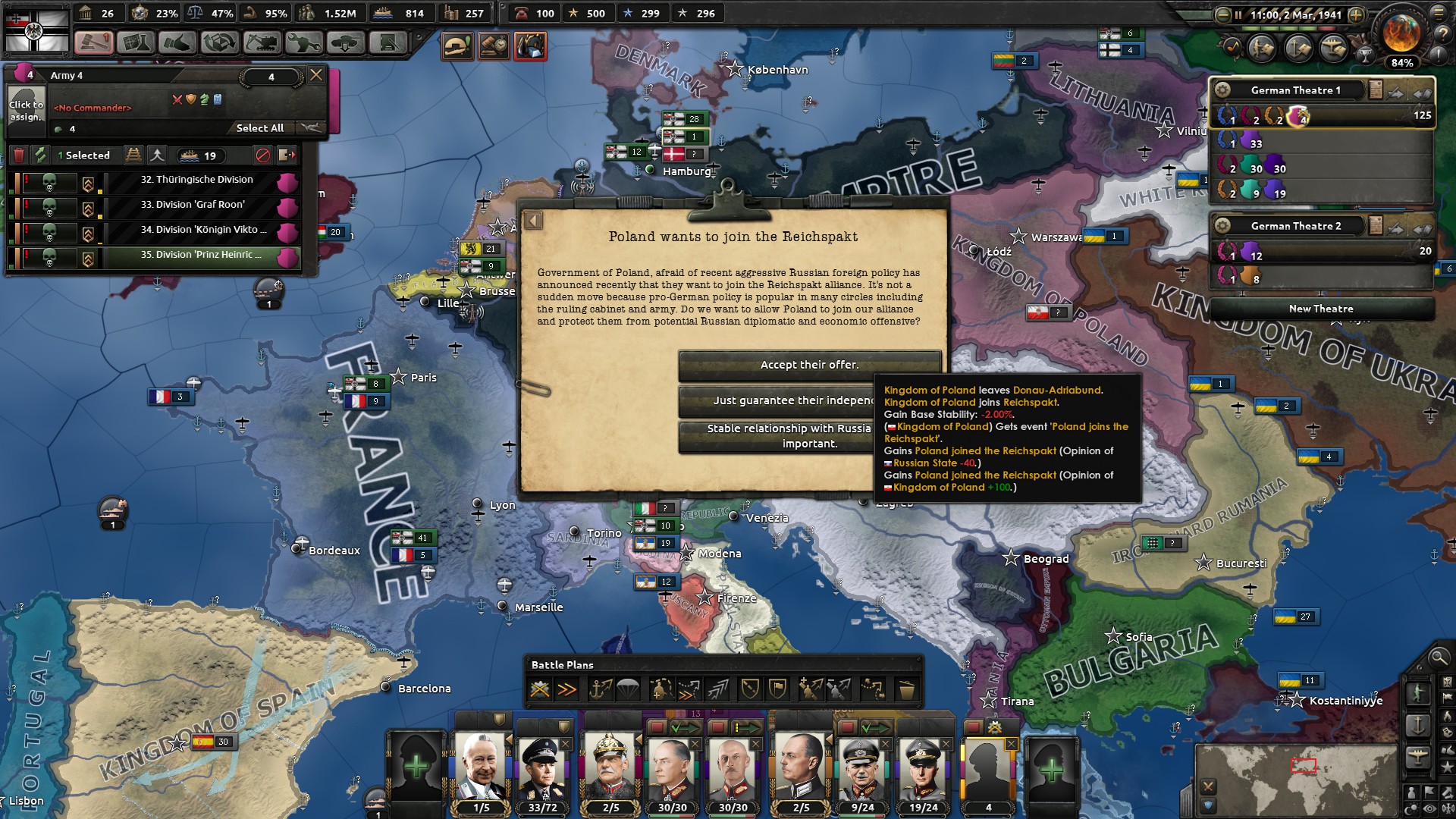Toggle cancel-orders icon in army toolbar

pyautogui.click(x=263, y=155)
